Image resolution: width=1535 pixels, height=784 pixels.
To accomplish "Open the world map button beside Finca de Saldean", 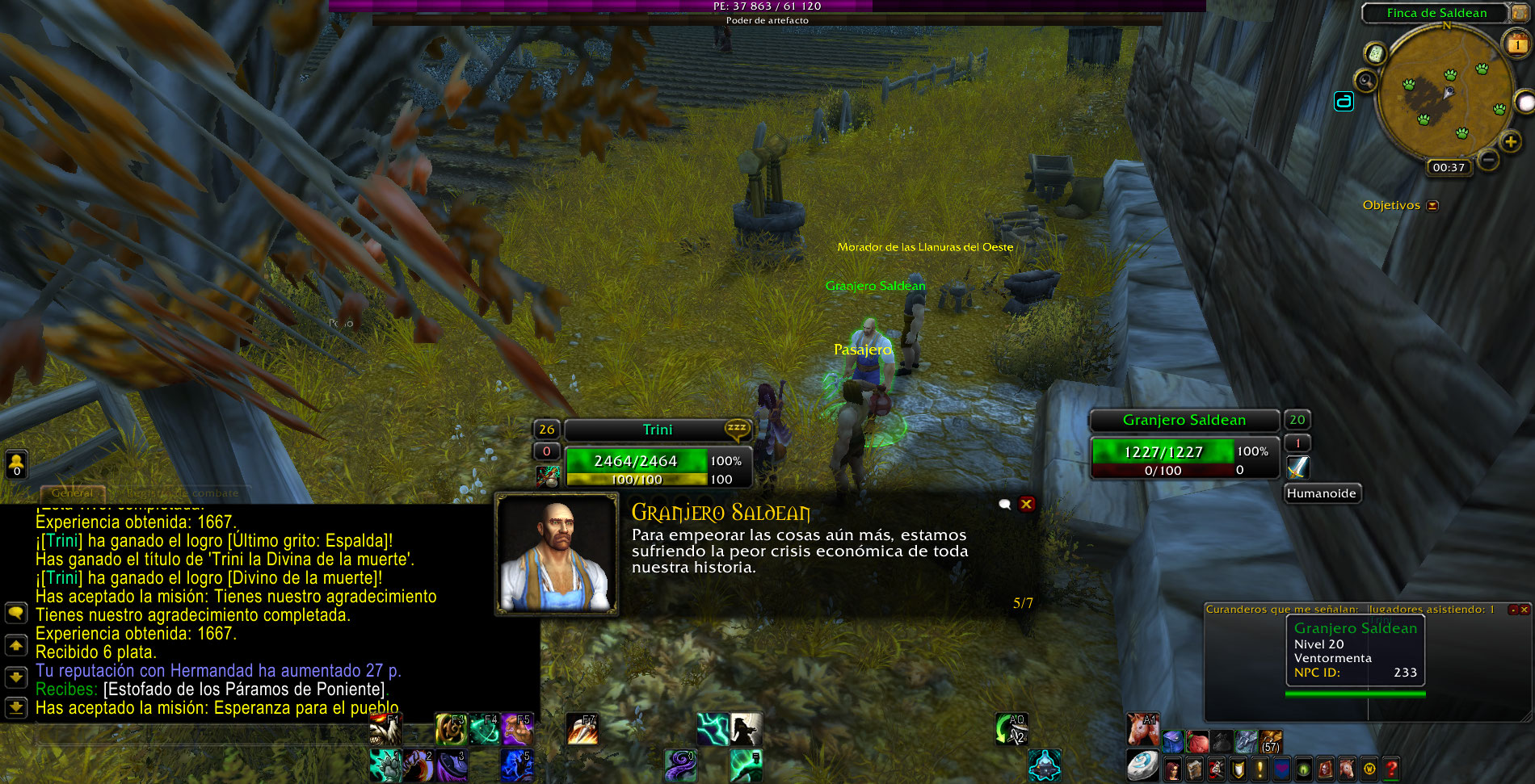I will (x=1518, y=13).
